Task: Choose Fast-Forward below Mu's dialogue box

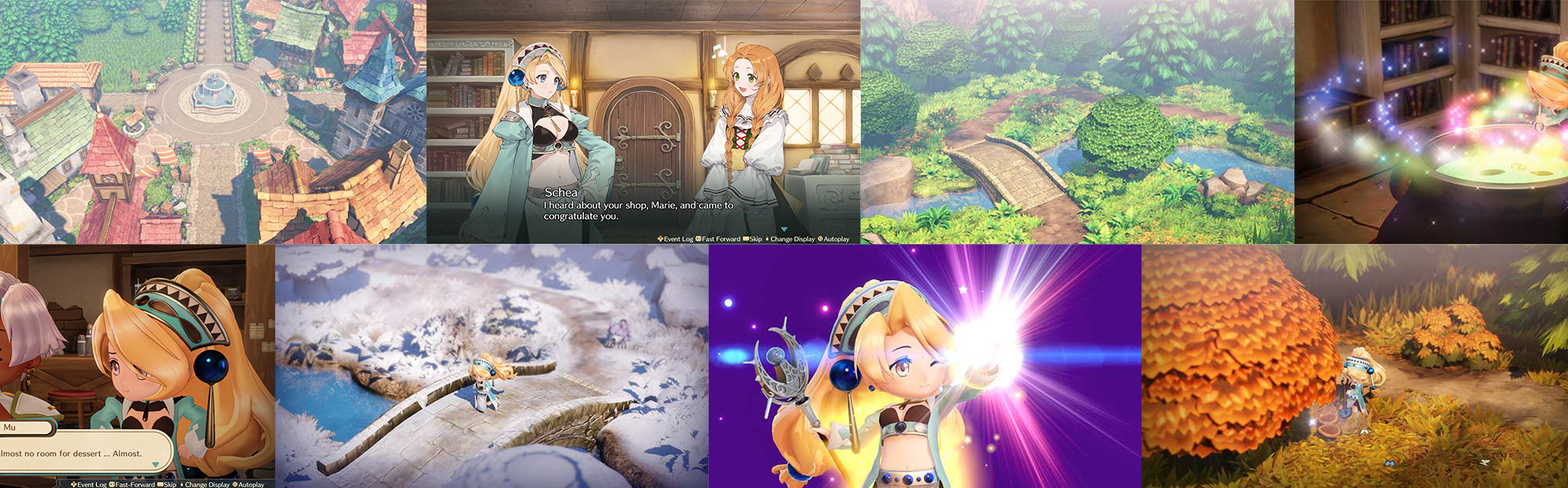Action: coord(132,484)
